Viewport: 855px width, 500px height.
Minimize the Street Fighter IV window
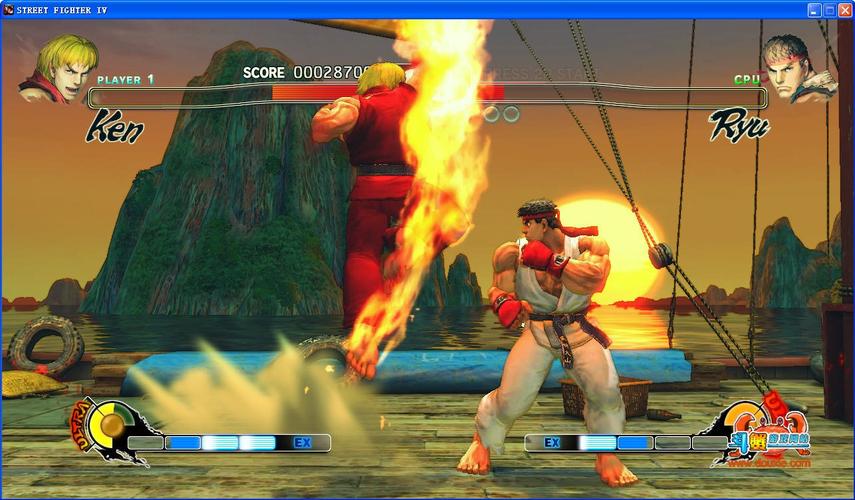pos(815,9)
